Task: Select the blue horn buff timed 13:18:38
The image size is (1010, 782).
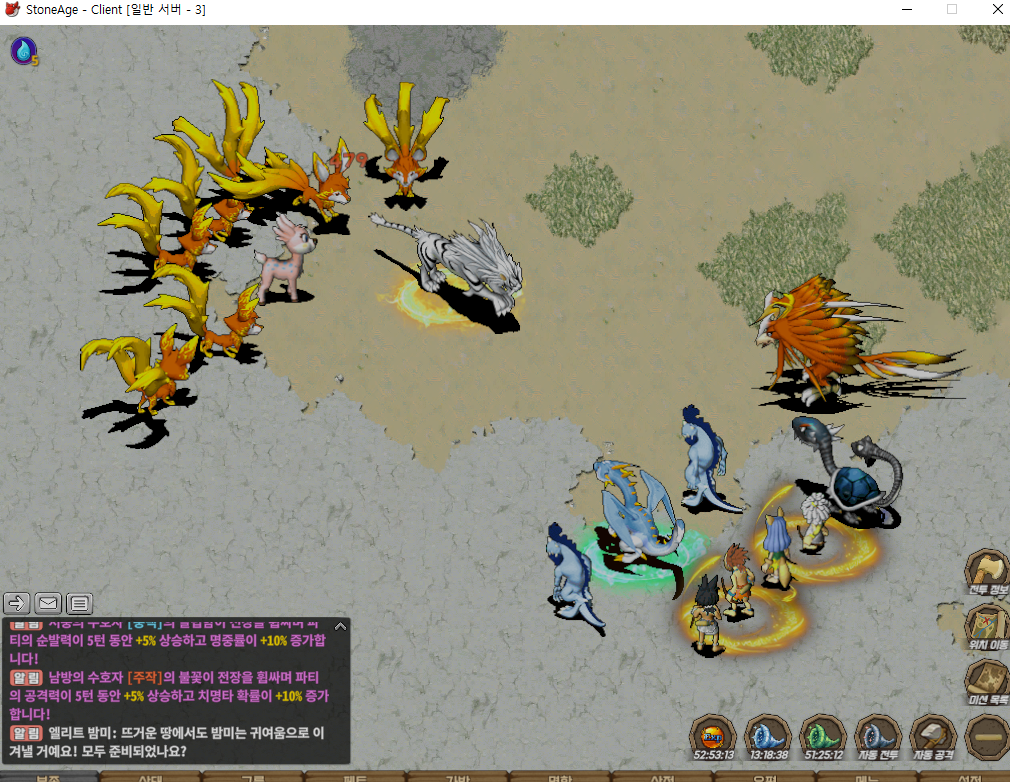Action: click(x=769, y=735)
